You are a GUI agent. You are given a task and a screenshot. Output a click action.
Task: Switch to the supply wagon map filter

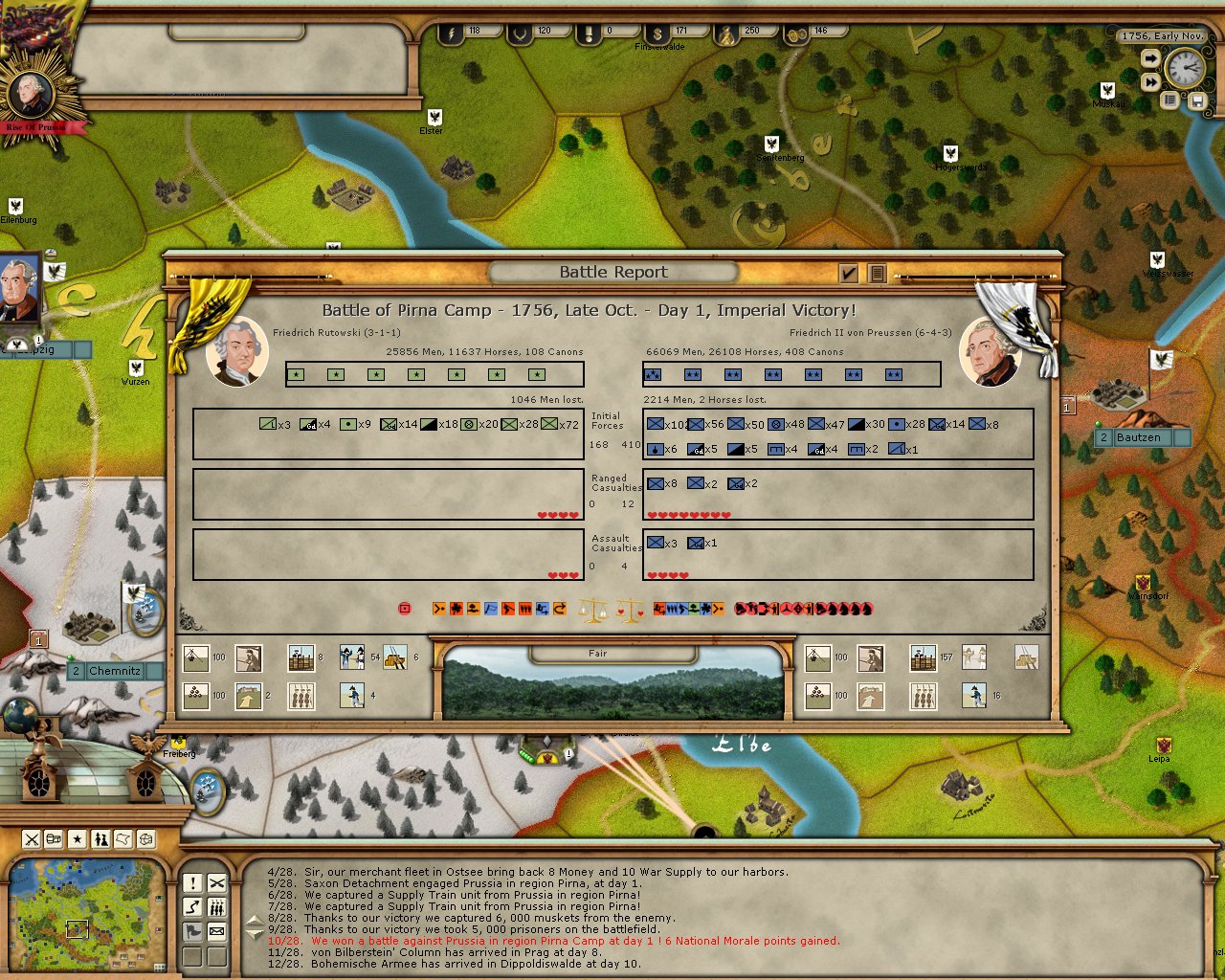click(x=55, y=839)
